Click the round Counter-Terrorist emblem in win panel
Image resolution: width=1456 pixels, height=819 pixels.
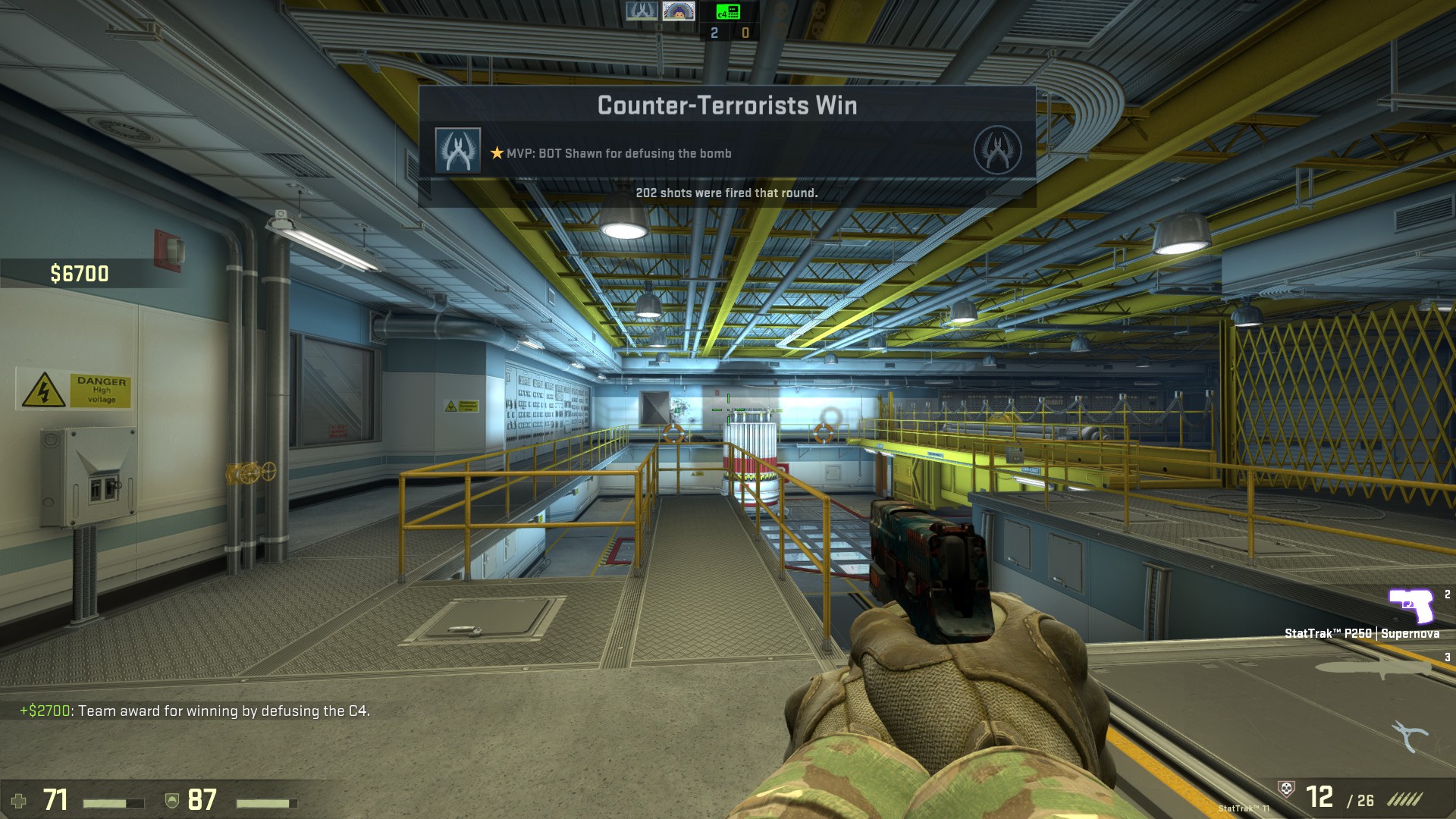click(997, 150)
